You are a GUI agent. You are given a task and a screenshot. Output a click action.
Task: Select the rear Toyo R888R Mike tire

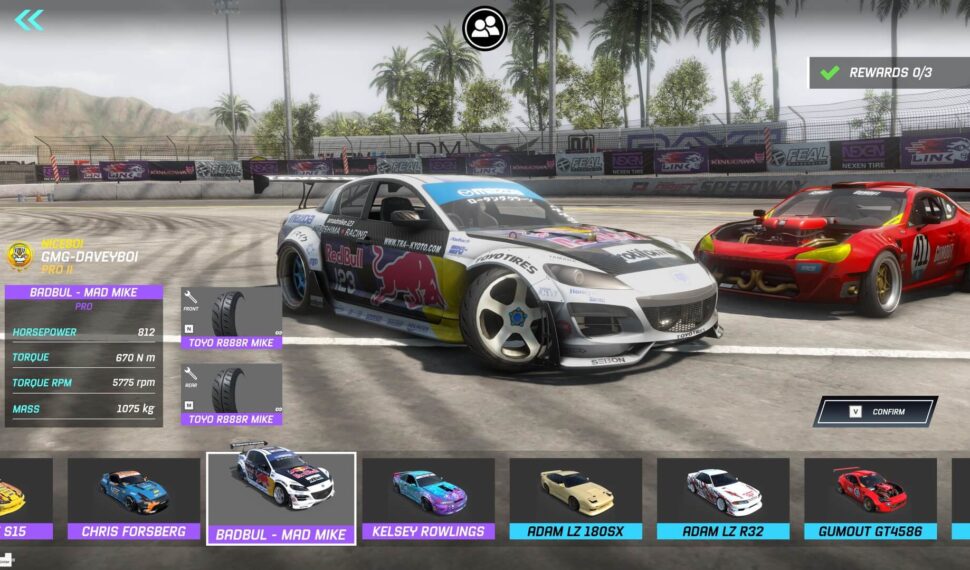pyautogui.click(x=231, y=395)
